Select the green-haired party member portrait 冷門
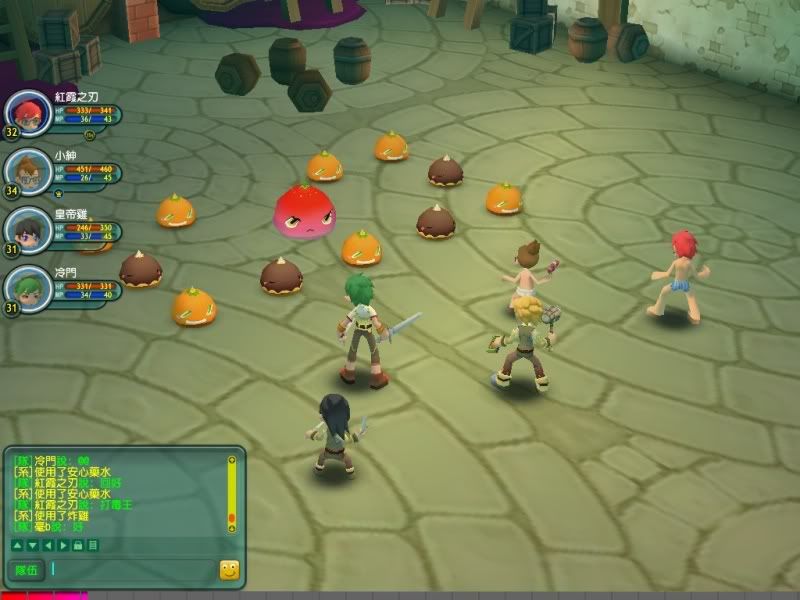This screenshot has height=600, width=800. coord(27,288)
